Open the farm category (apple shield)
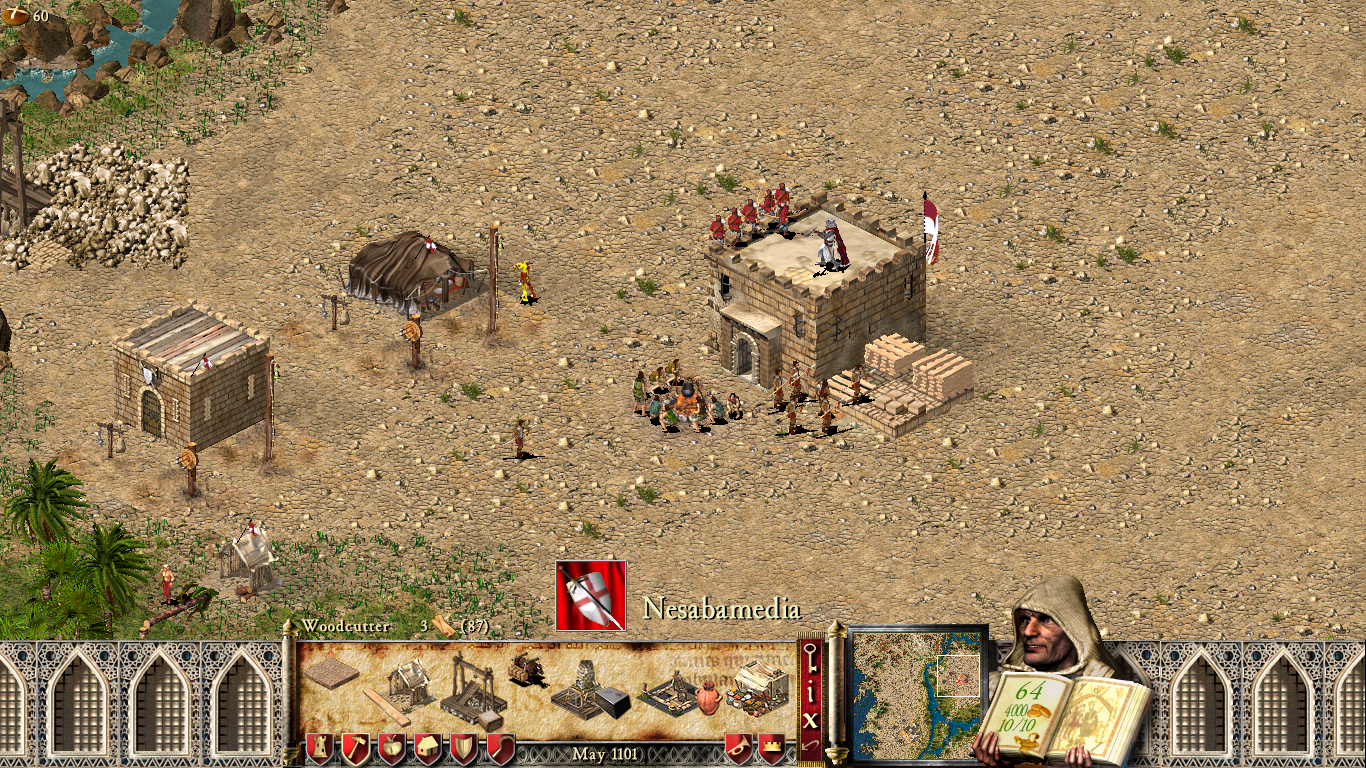The width and height of the screenshot is (1366, 768). 392,748
